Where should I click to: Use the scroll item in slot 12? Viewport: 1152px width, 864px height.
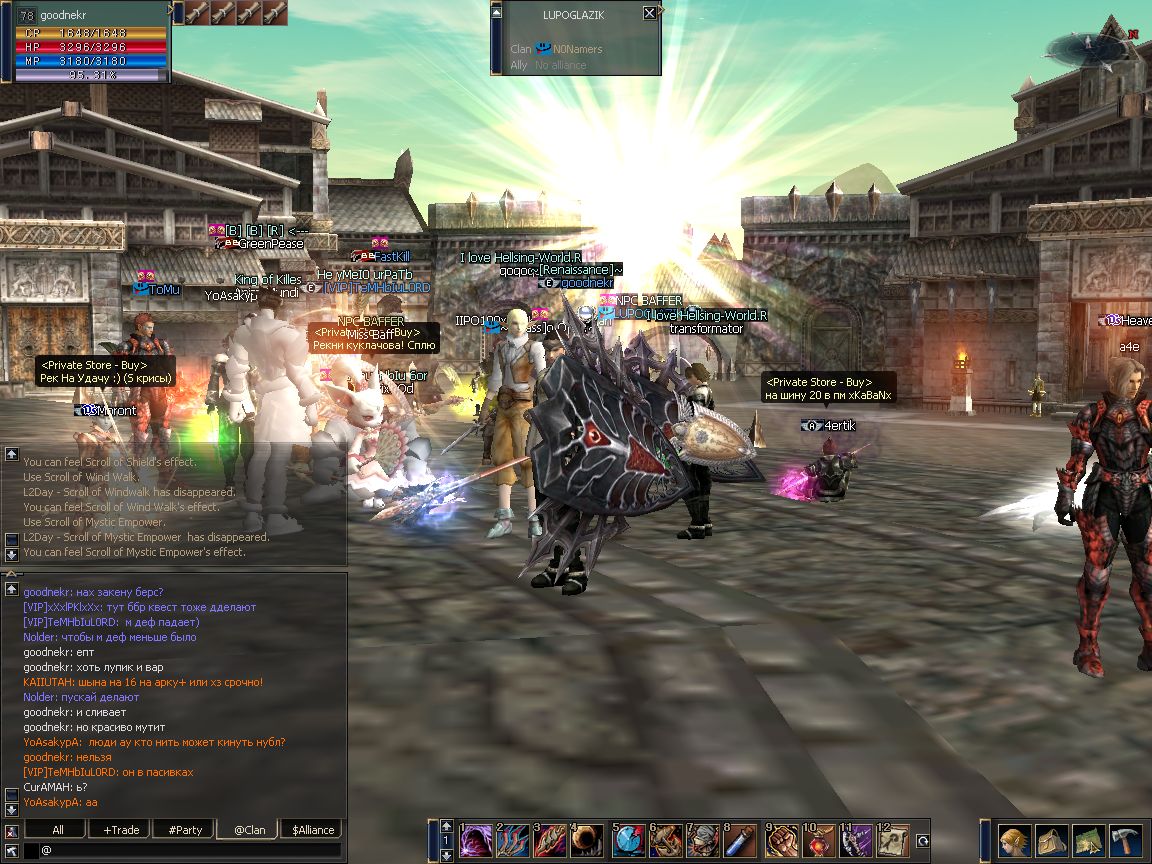[x=893, y=840]
